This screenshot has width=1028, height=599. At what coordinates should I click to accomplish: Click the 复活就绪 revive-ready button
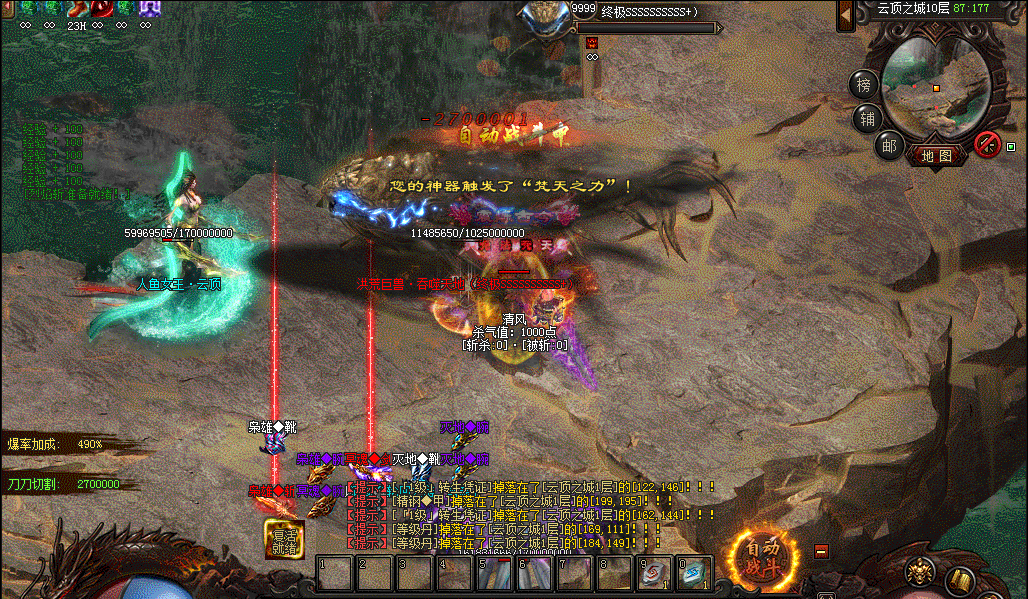[x=284, y=539]
